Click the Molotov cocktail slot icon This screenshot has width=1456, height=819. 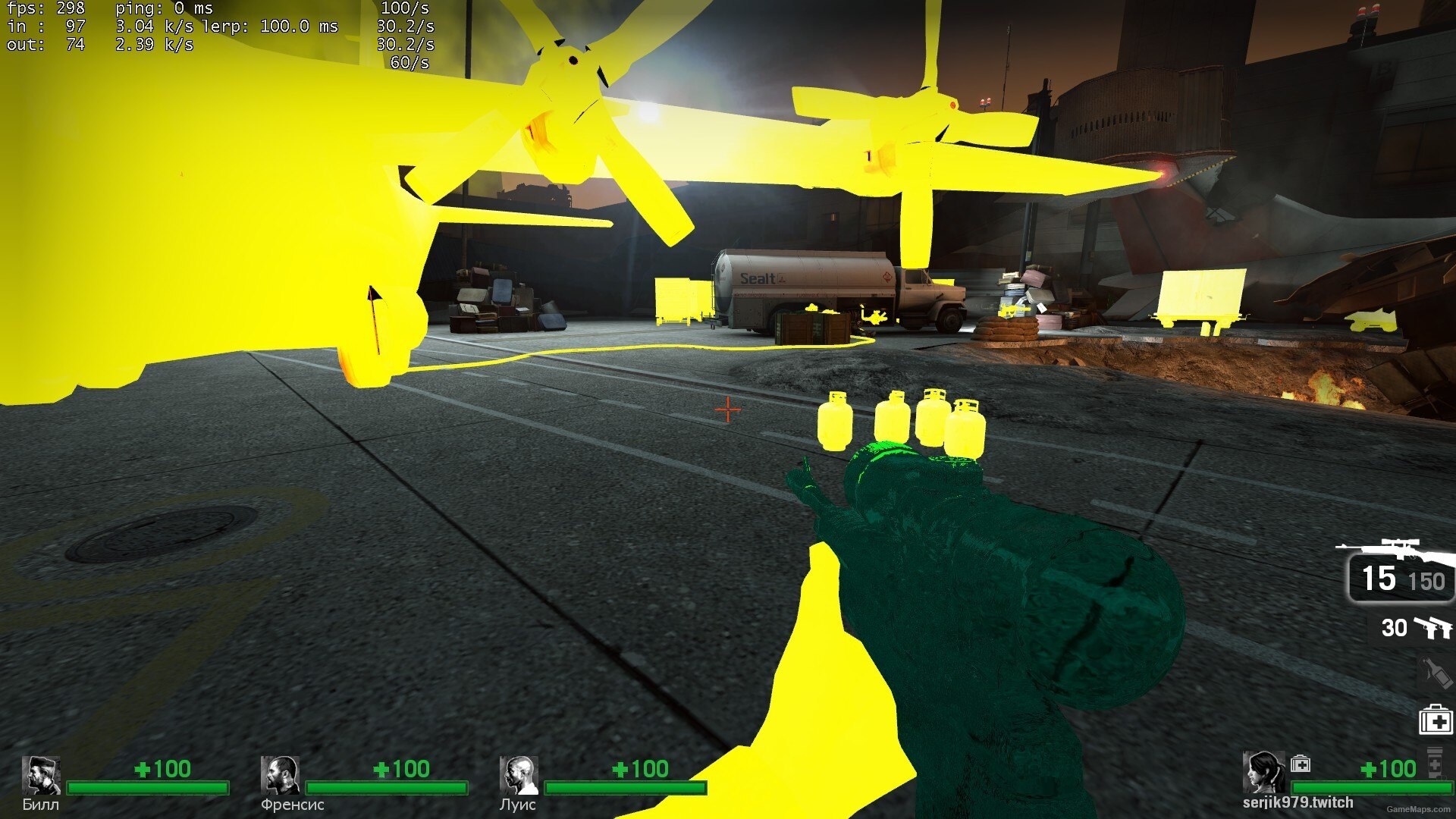[1436, 670]
